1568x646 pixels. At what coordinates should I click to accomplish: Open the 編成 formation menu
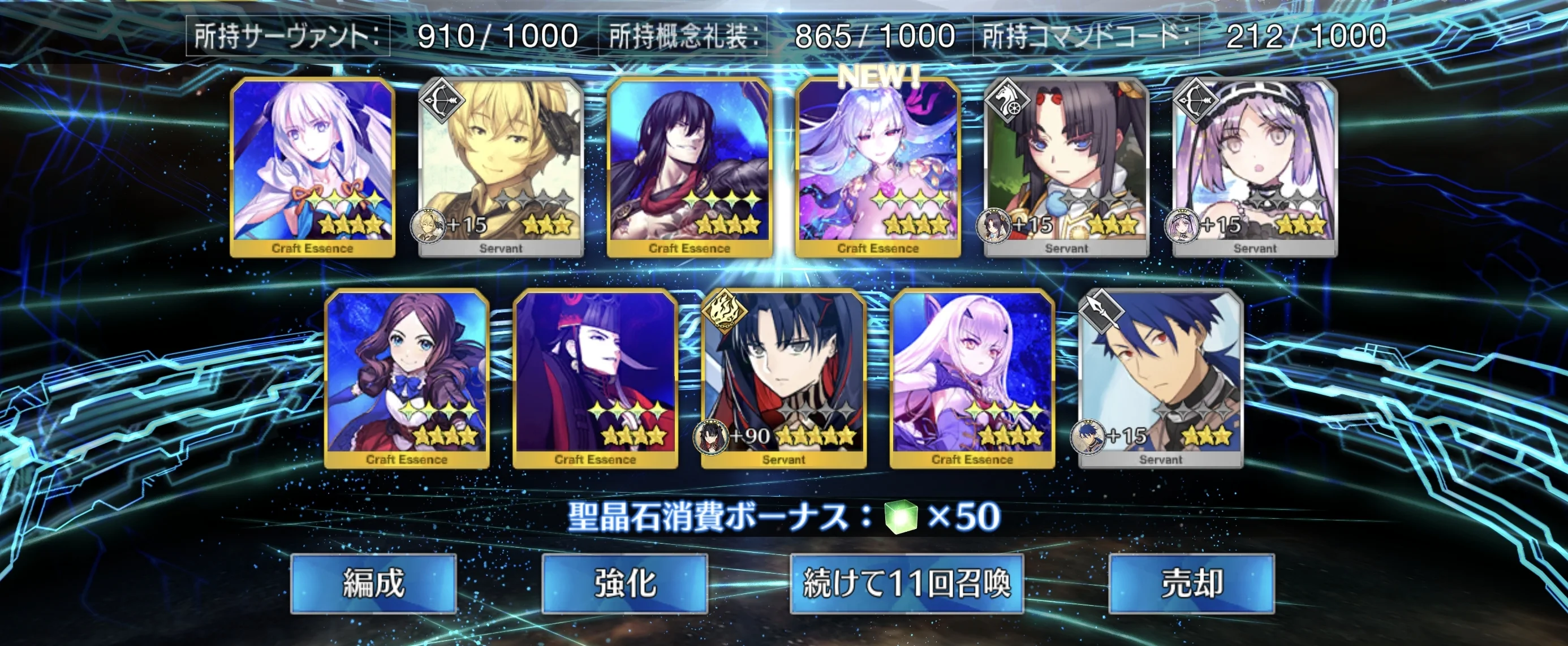point(373,583)
